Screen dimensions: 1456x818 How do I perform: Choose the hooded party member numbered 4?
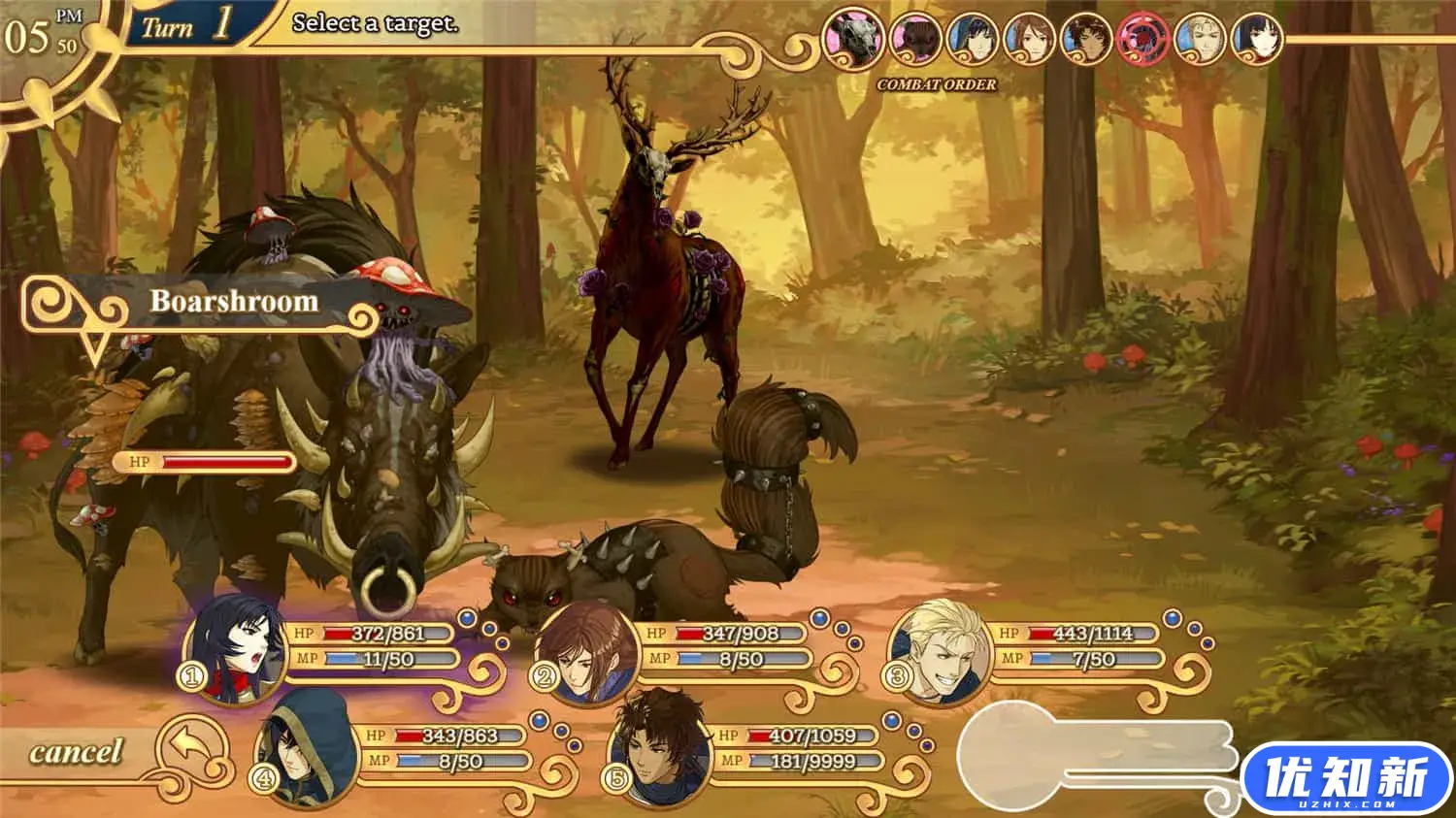click(307, 745)
